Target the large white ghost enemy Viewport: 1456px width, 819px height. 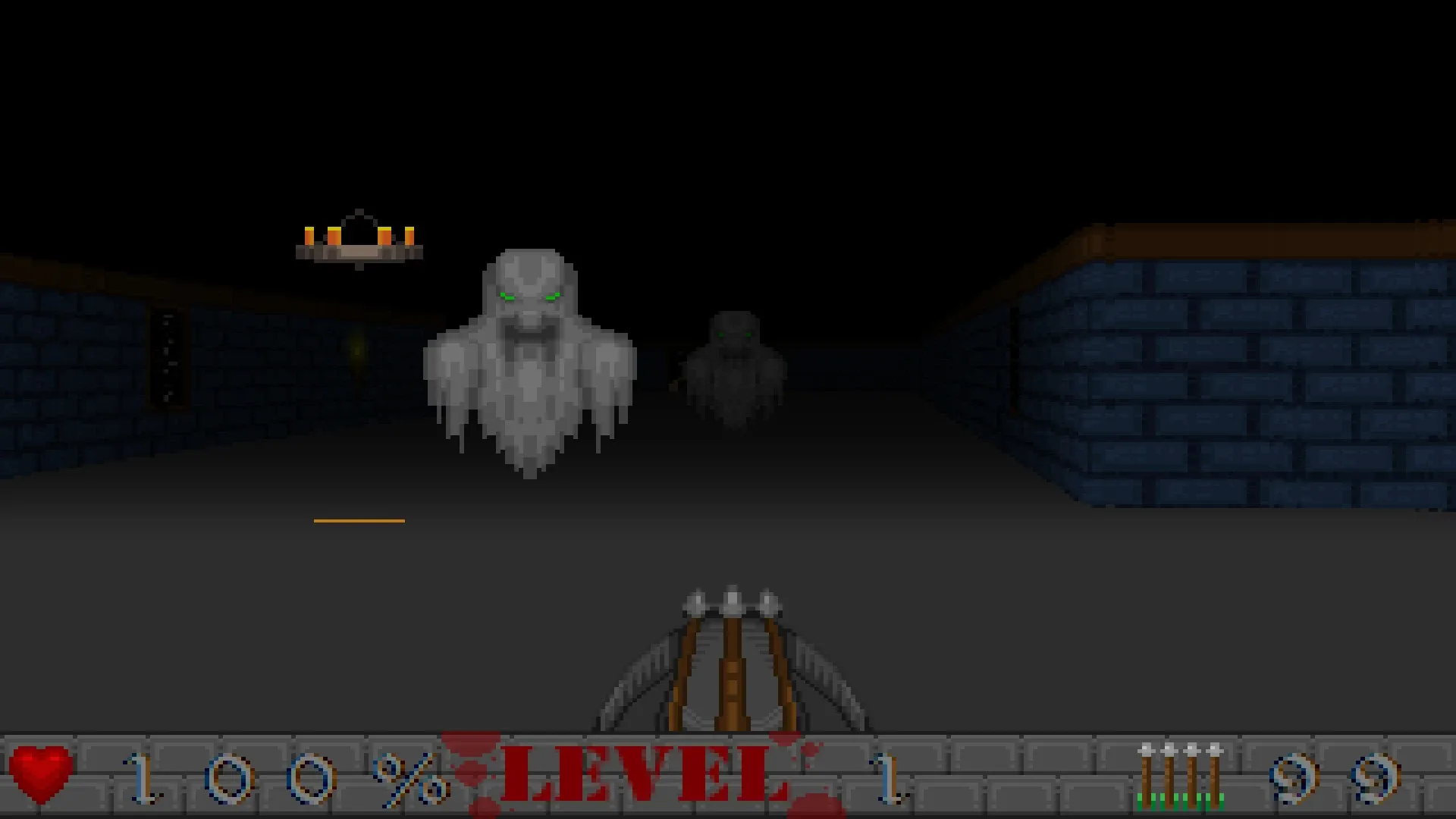coord(531,356)
